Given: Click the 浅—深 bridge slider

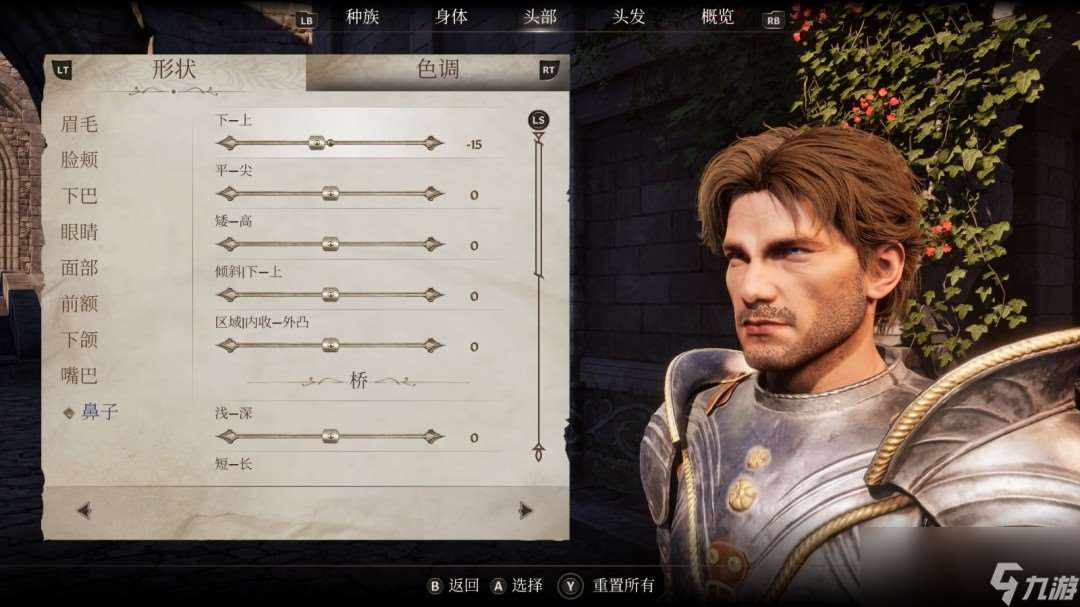Looking at the screenshot, I should click(x=330, y=436).
